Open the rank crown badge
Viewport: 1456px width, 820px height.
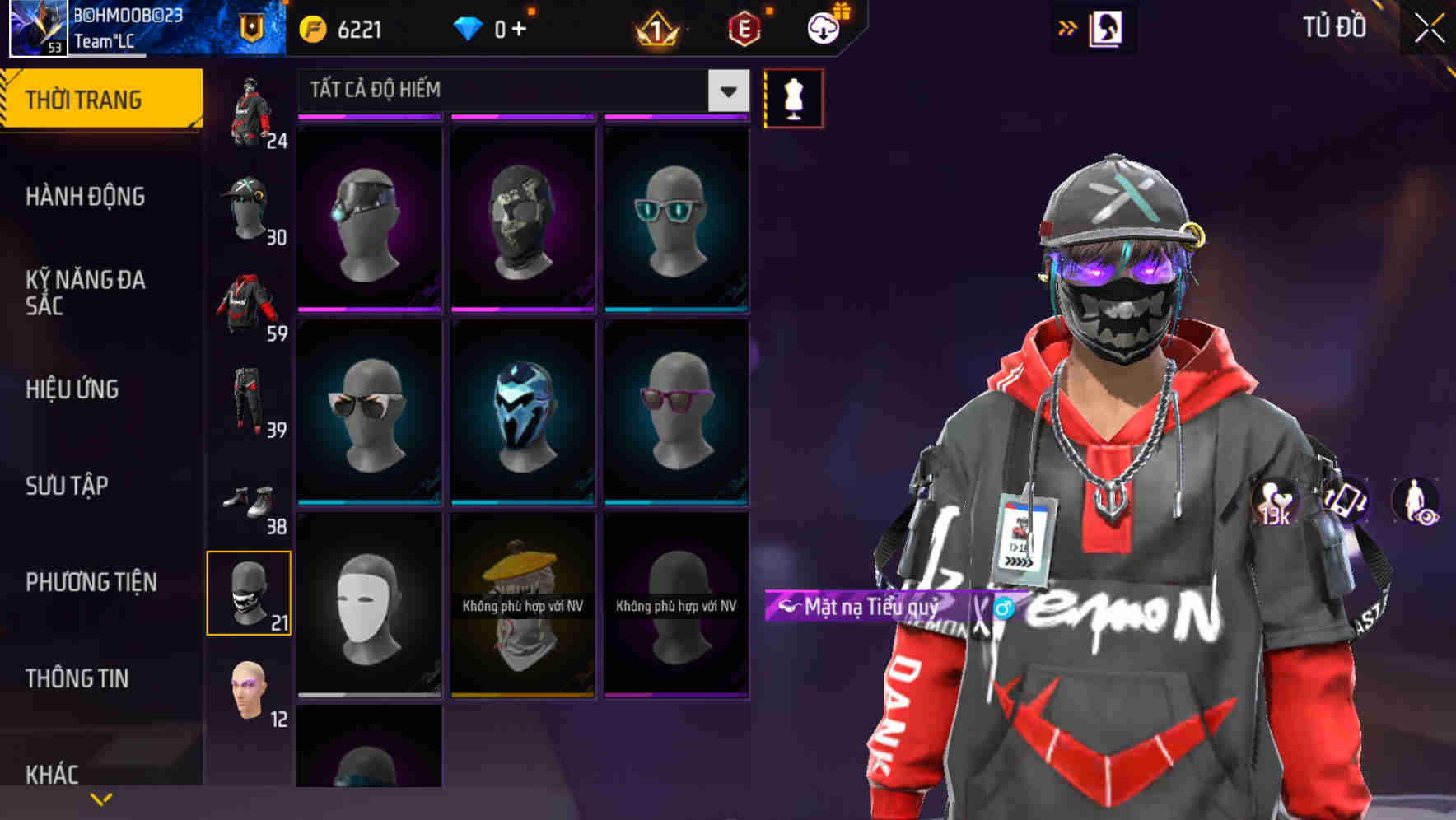tap(656, 26)
